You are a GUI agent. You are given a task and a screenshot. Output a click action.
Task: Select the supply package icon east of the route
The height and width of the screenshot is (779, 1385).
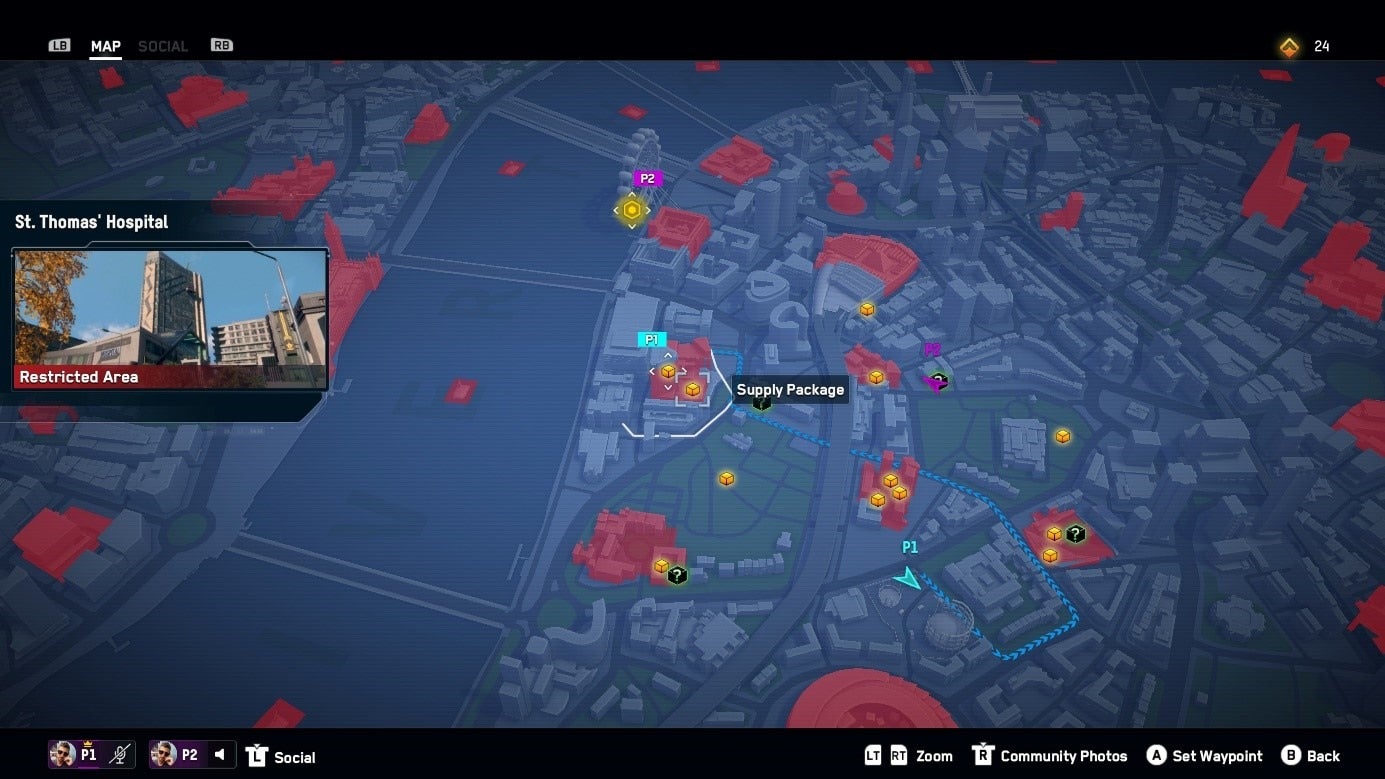[x=1062, y=436]
